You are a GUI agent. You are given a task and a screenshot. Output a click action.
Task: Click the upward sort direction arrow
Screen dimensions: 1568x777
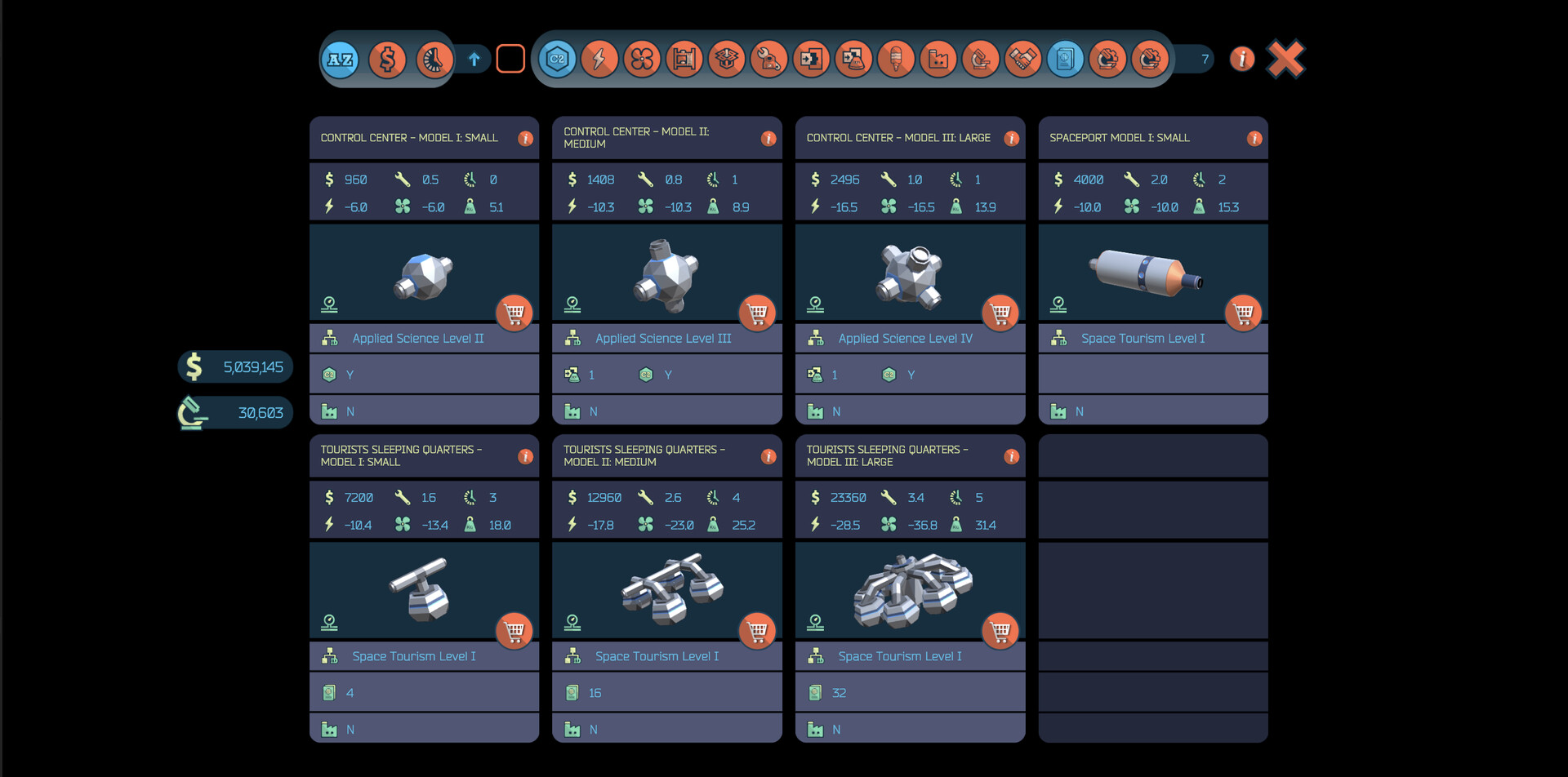tap(474, 59)
